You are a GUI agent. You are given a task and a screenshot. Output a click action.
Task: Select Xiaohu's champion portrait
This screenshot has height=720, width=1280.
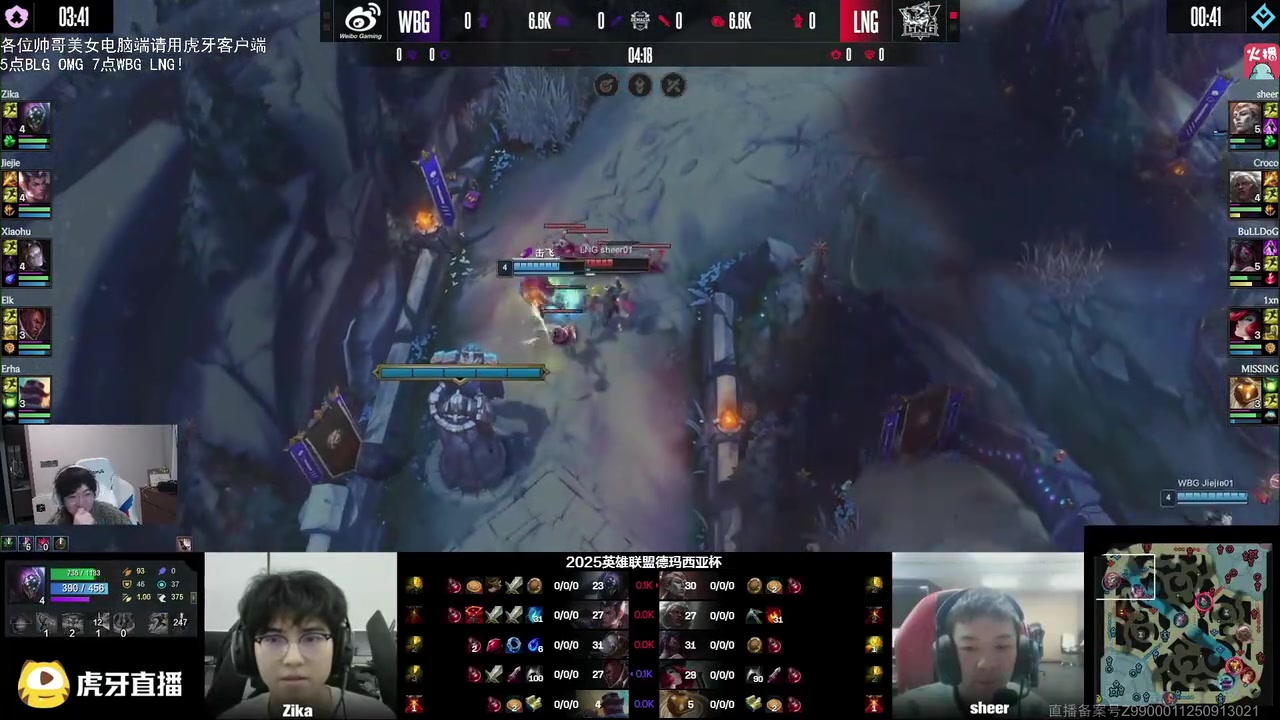(x=35, y=256)
